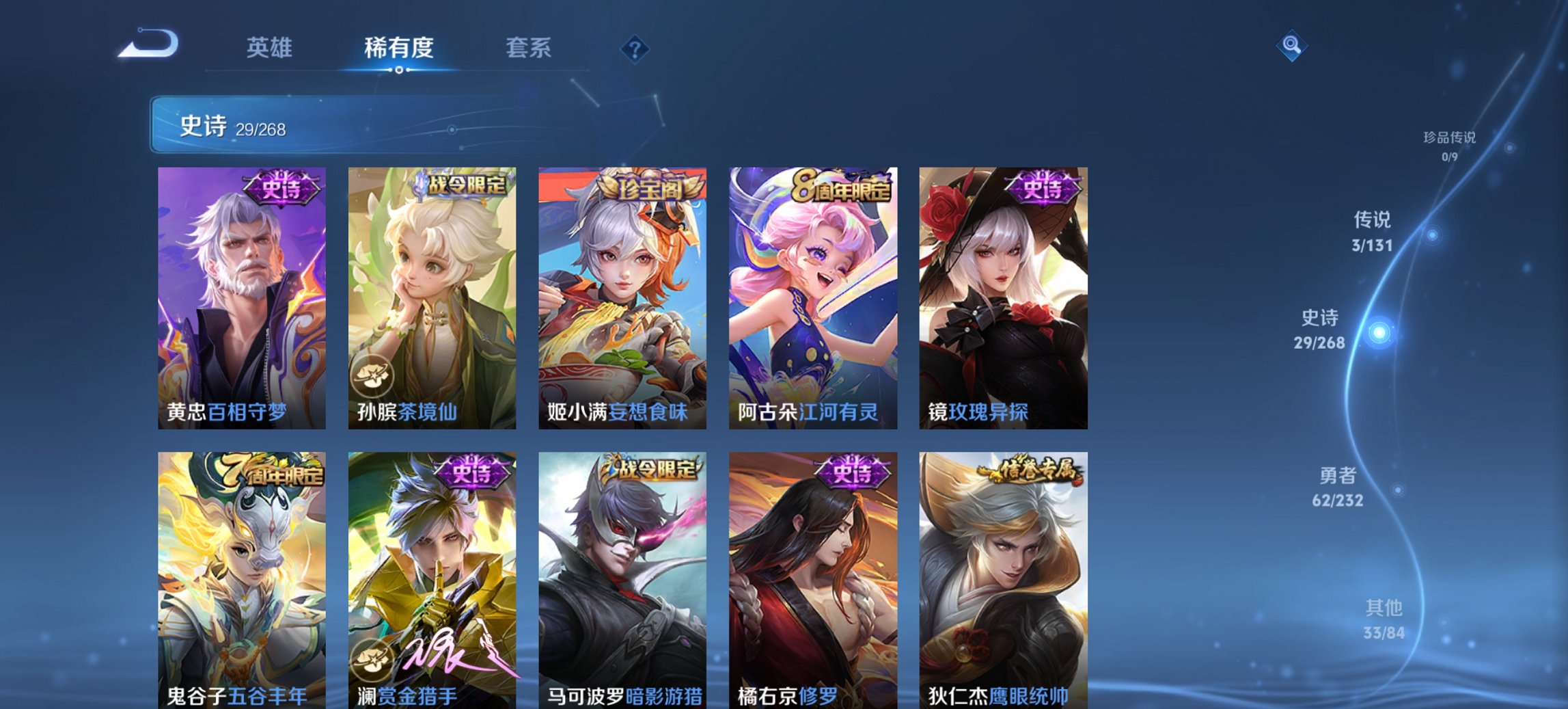Switch to the 英雄 tab

coord(271,48)
